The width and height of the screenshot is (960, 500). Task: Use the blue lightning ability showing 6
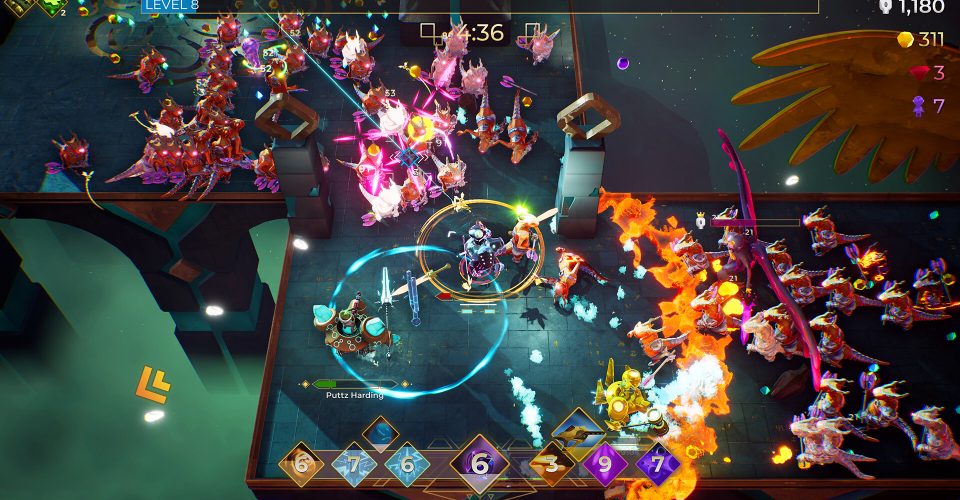[407, 465]
